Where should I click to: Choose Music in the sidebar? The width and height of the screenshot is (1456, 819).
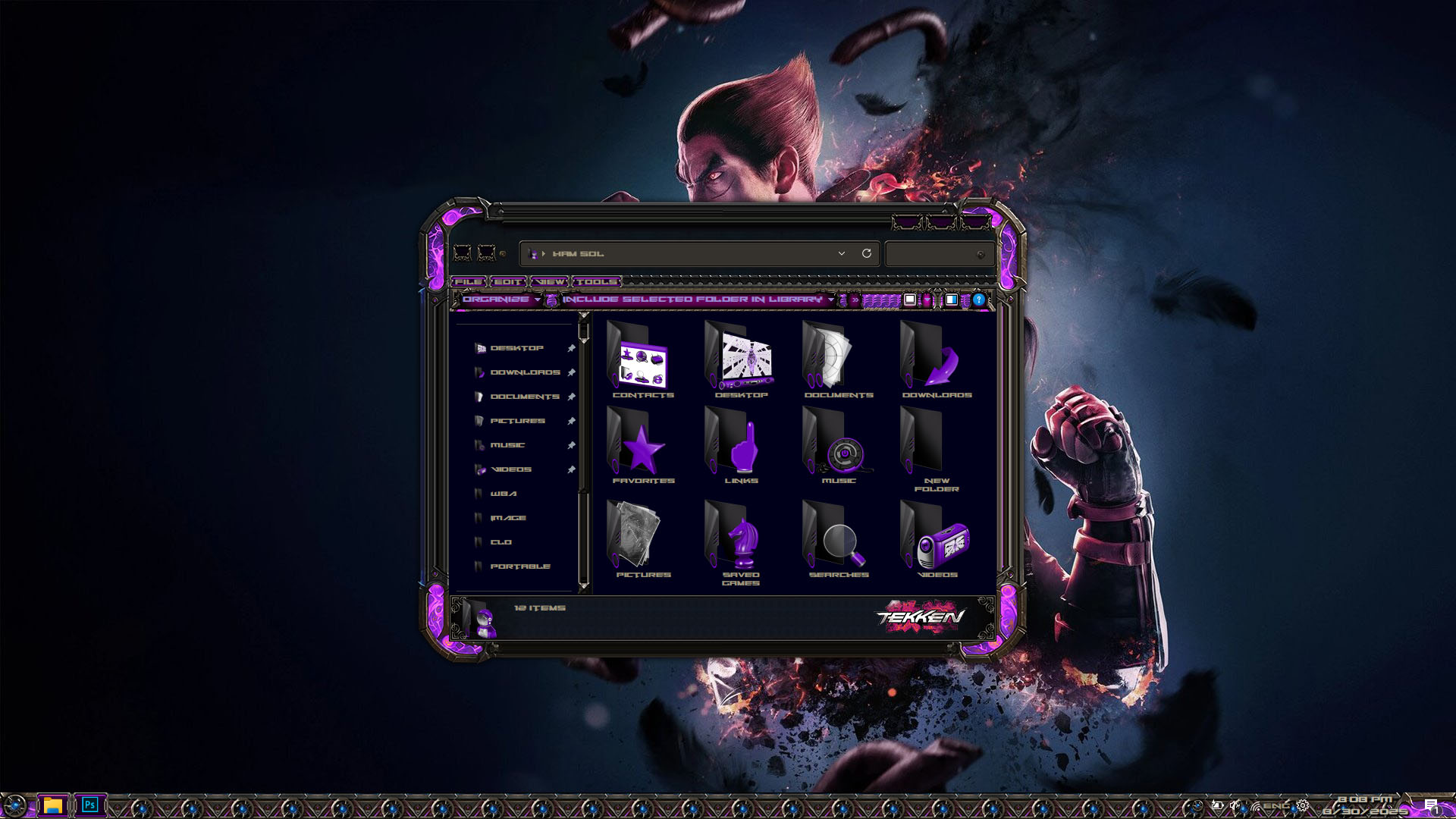(x=507, y=445)
